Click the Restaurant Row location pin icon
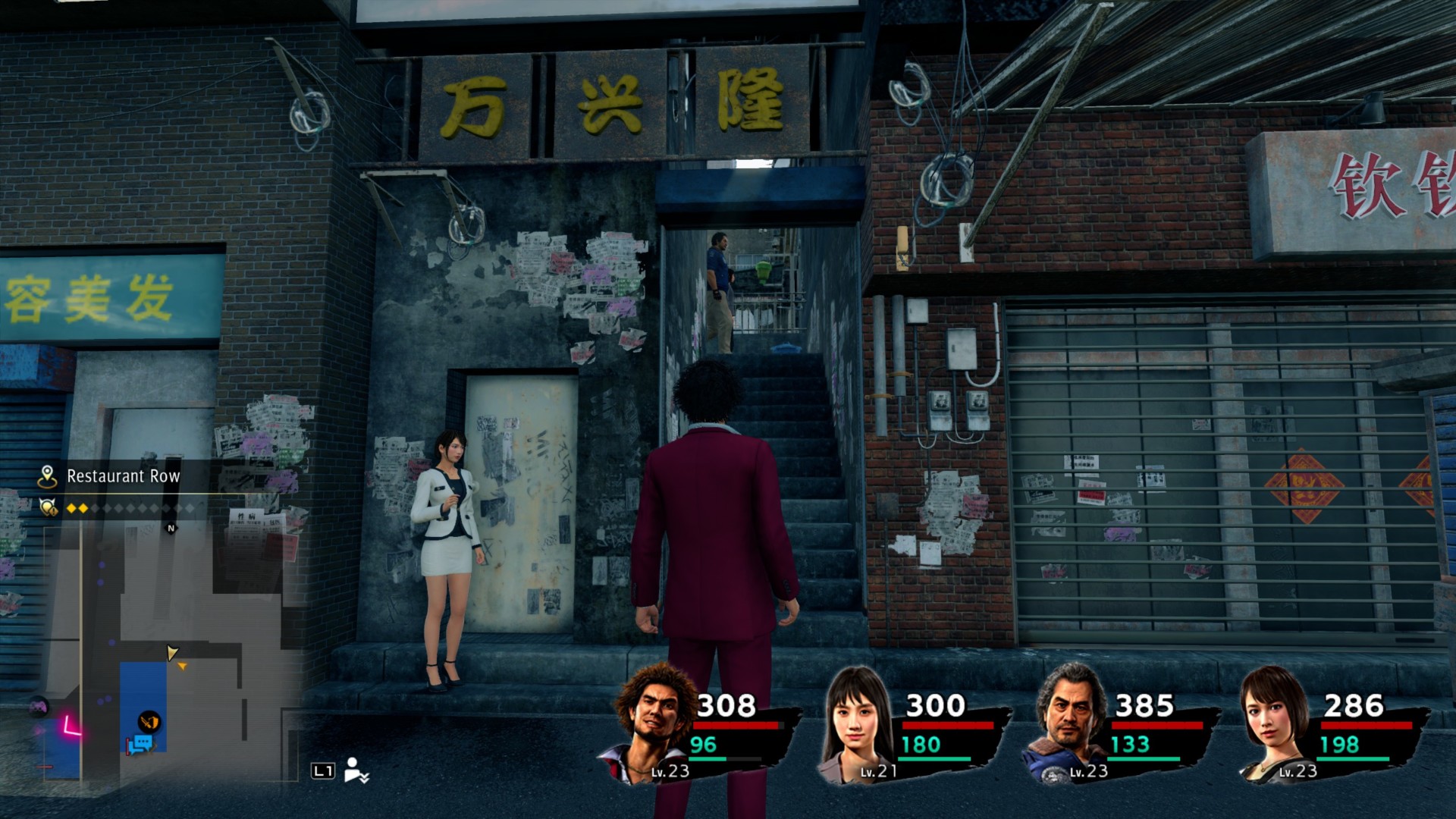 click(47, 476)
